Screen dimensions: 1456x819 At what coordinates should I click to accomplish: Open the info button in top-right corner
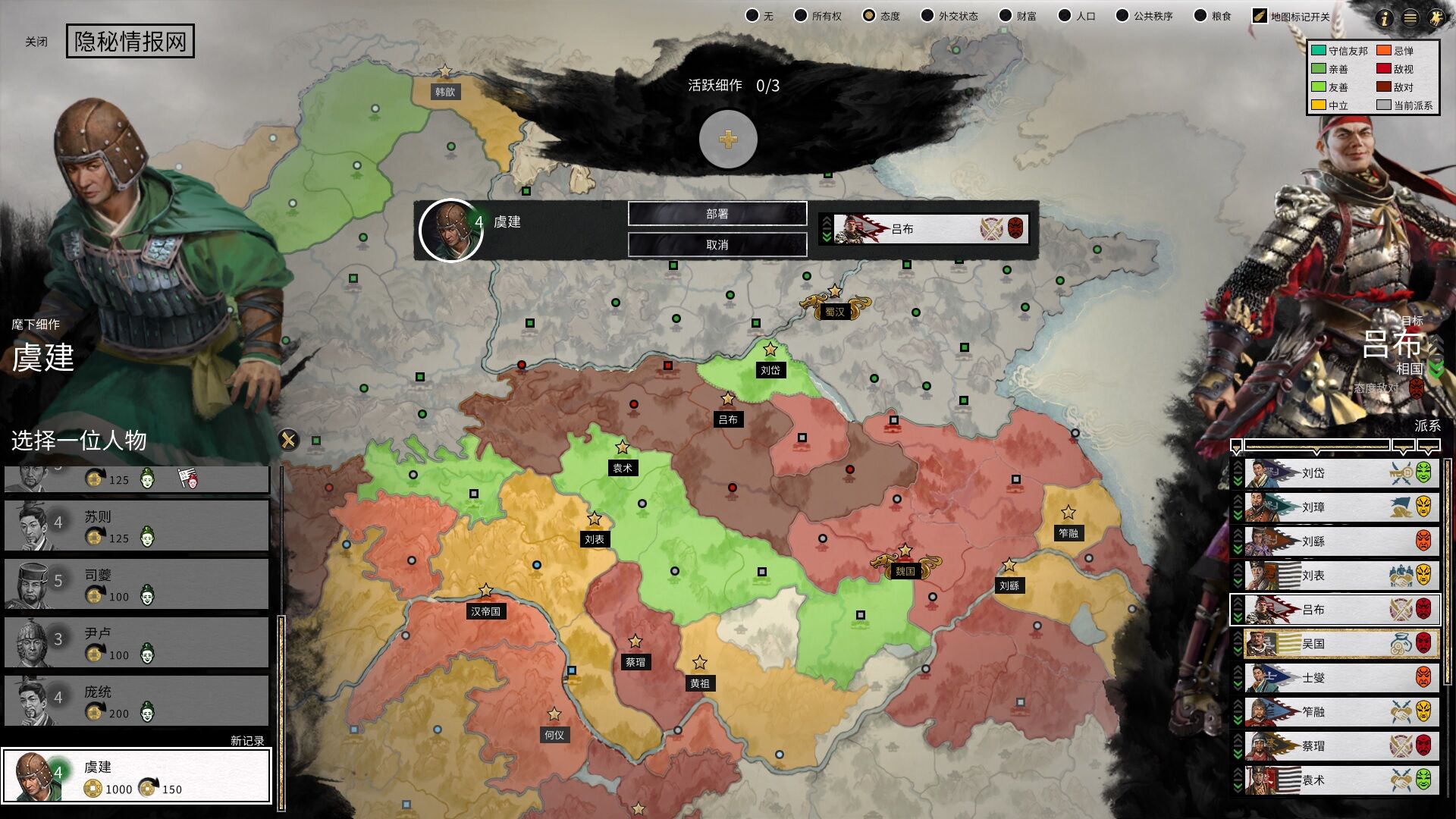click(x=1385, y=18)
